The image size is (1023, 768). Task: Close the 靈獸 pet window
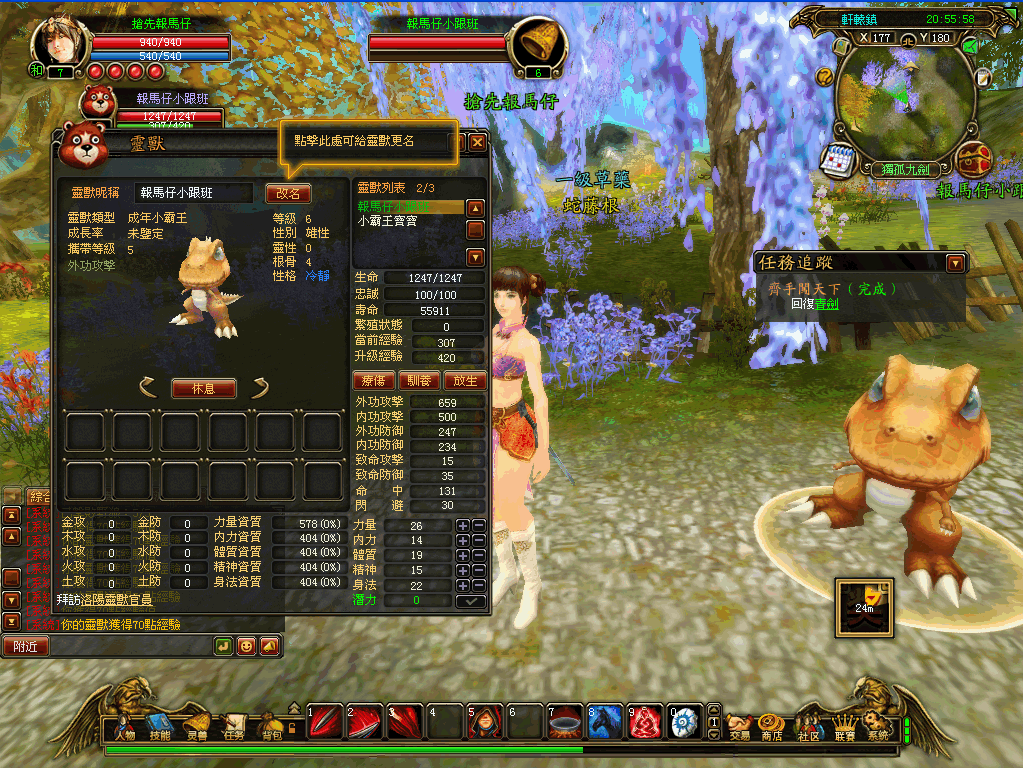click(478, 142)
